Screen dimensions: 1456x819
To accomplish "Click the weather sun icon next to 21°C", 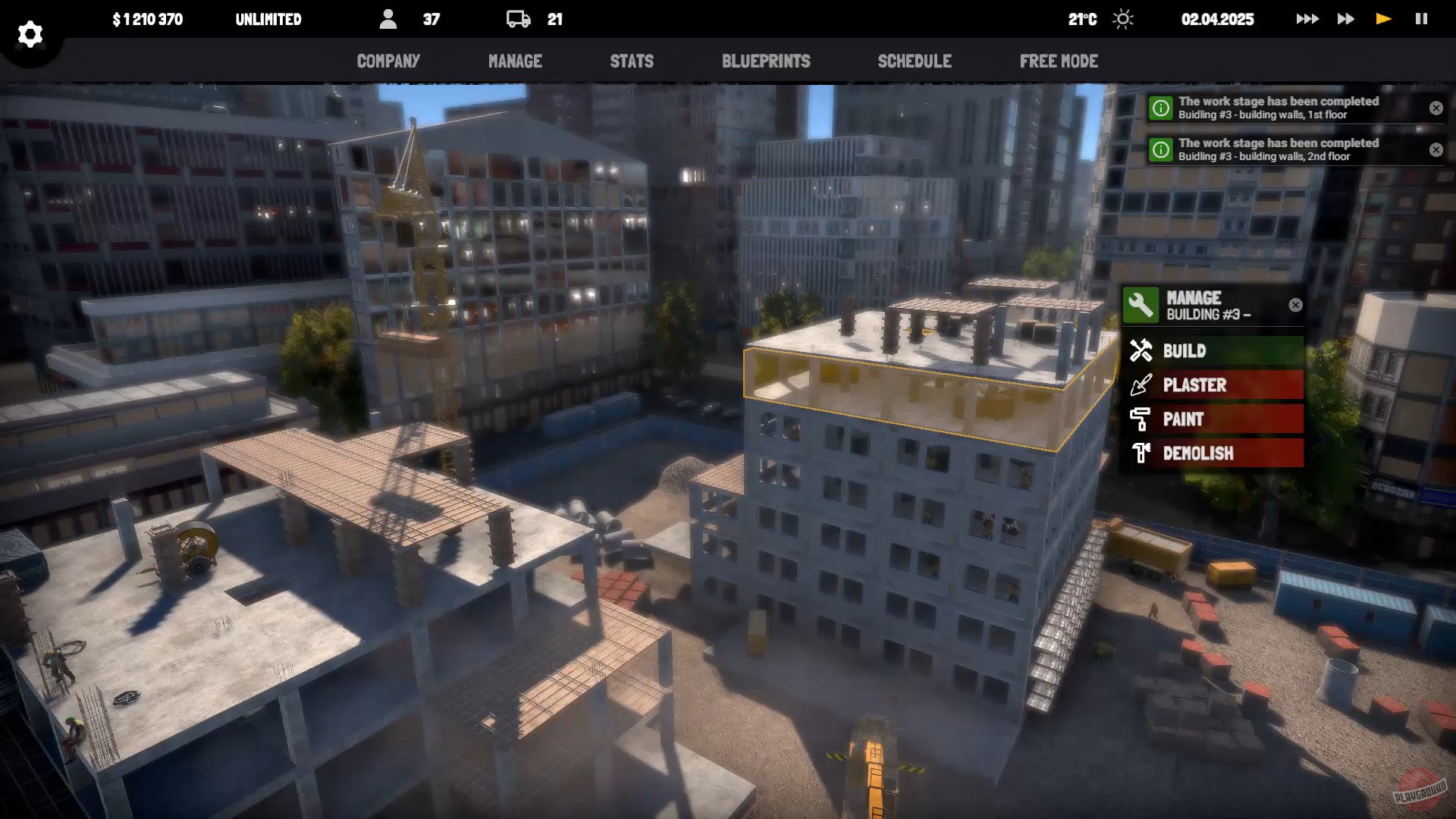I will (1122, 19).
